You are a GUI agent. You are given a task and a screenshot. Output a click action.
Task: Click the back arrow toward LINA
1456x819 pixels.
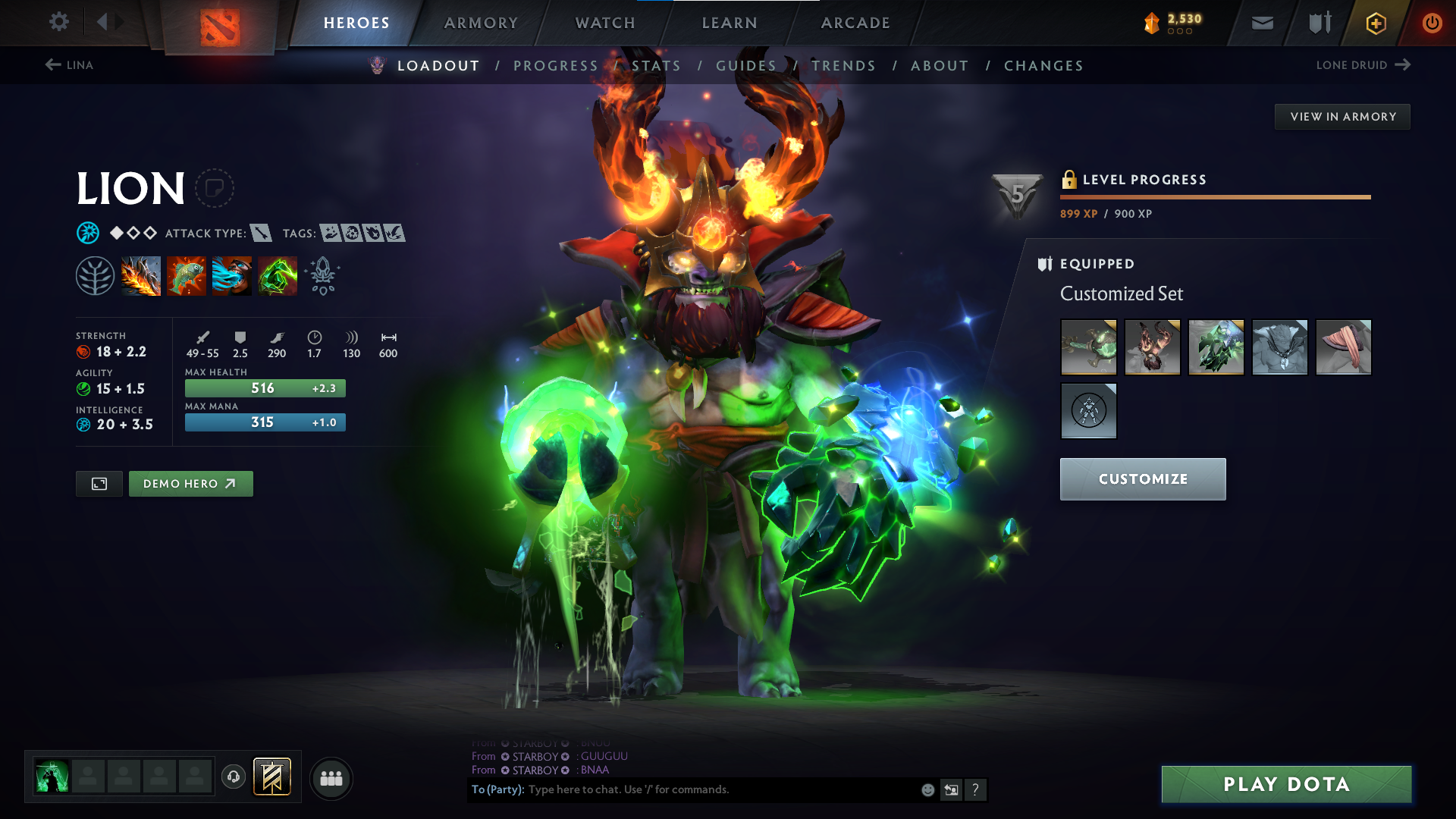coord(52,64)
